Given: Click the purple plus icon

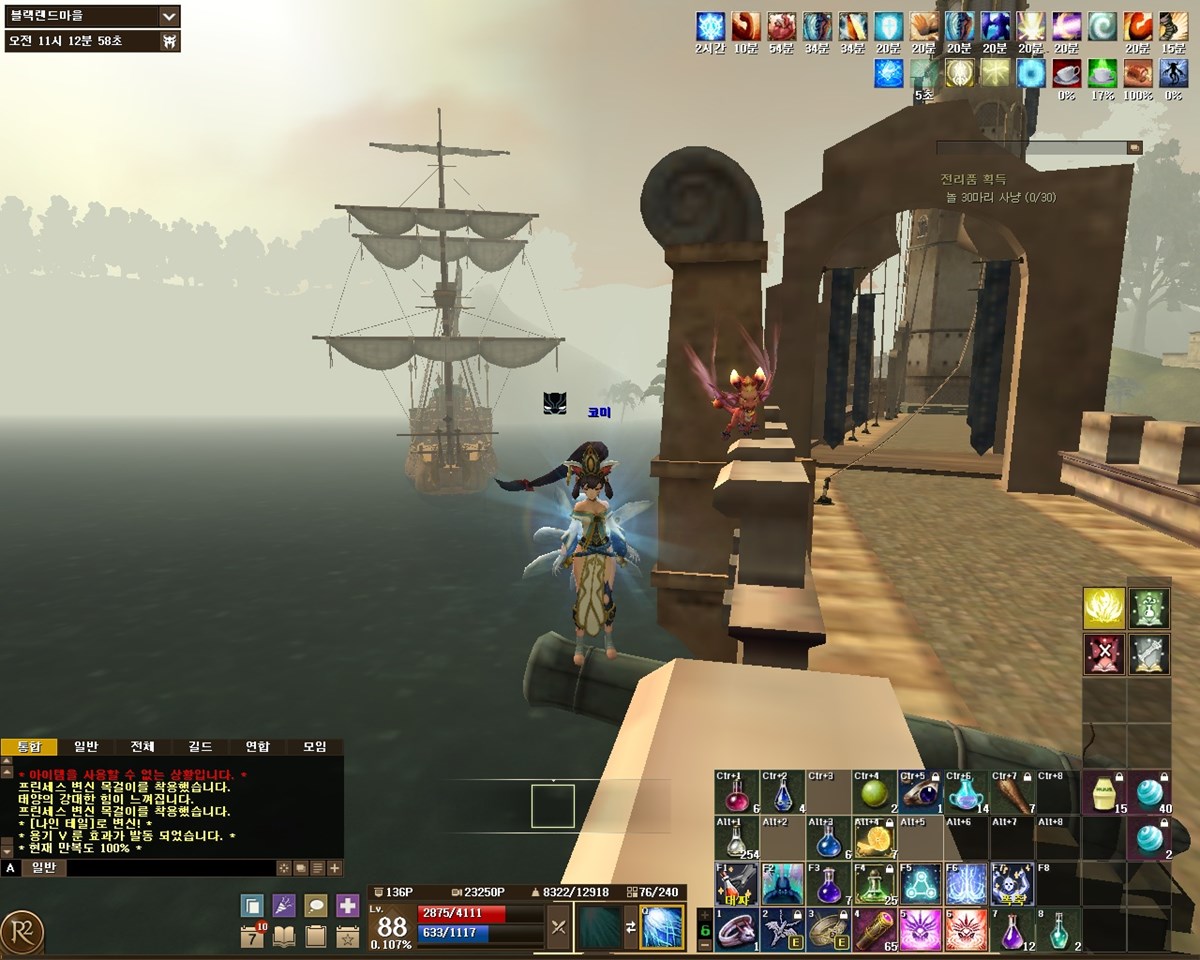Looking at the screenshot, I should pos(348,906).
